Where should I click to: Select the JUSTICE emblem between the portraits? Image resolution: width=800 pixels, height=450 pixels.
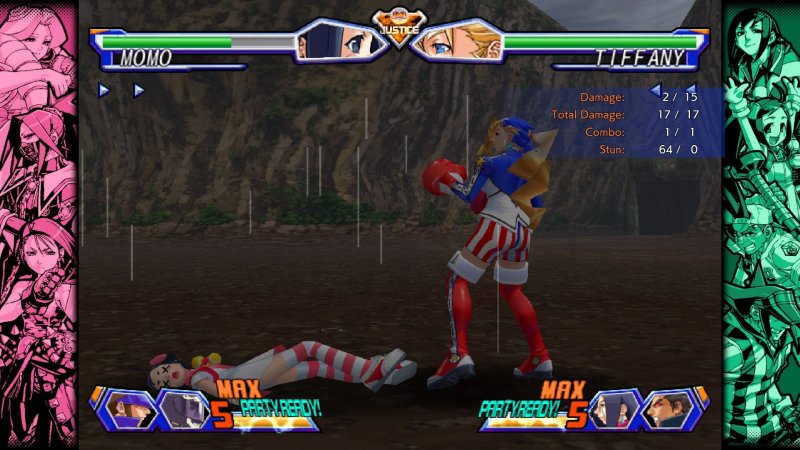click(x=397, y=28)
